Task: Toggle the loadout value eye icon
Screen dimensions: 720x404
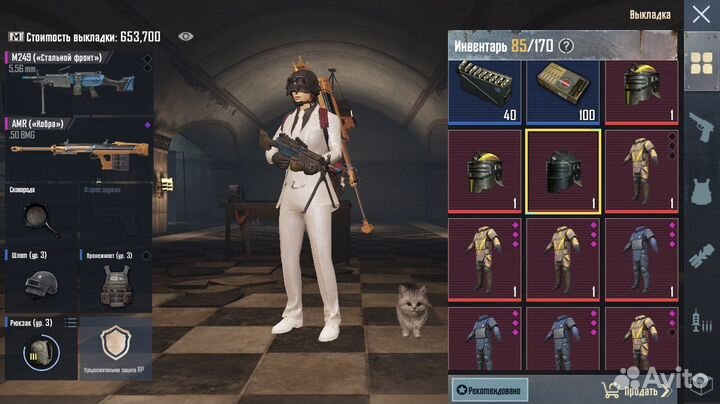Action: click(185, 36)
